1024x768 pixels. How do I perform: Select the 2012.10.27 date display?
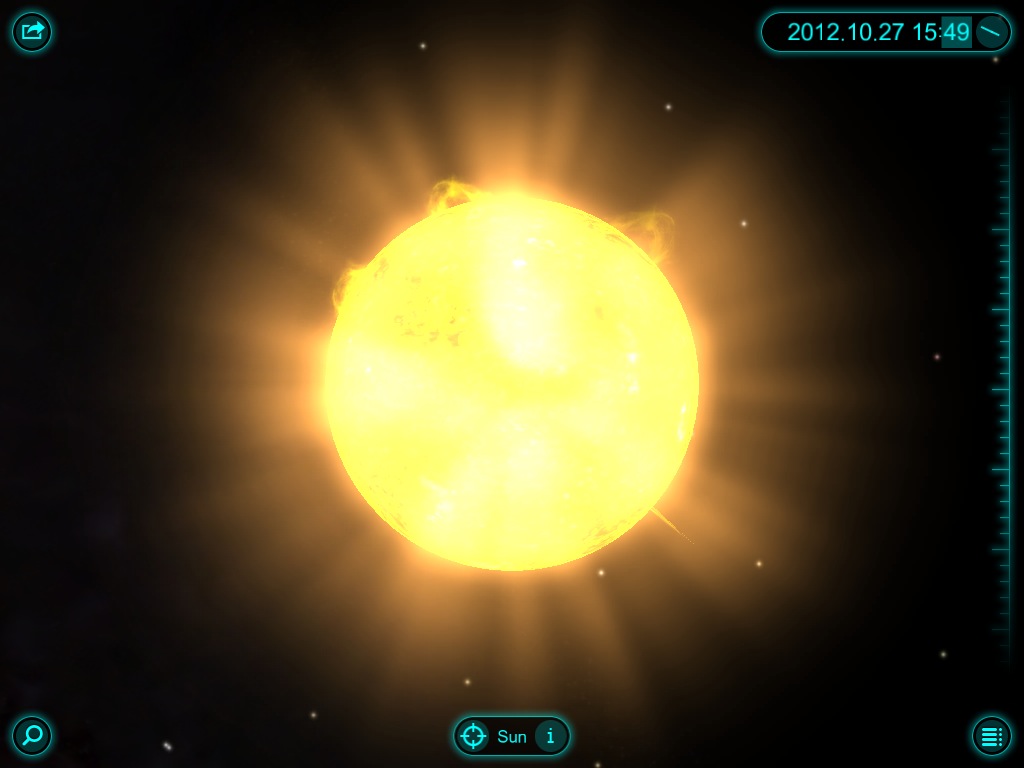tap(845, 32)
